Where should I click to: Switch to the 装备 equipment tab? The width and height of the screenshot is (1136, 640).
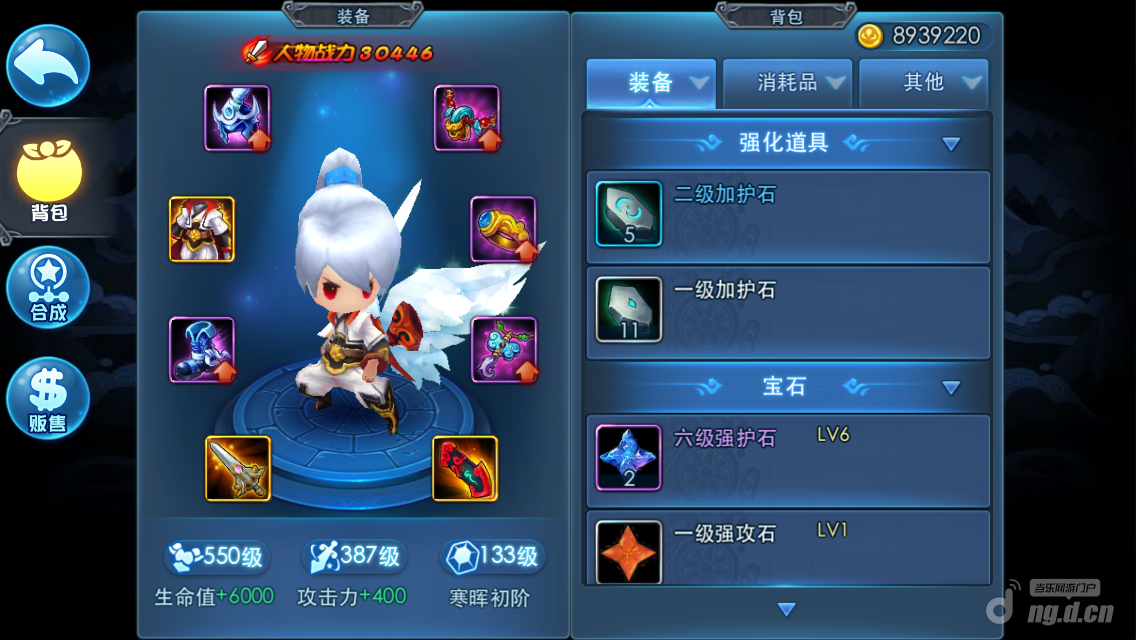[652, 83]
